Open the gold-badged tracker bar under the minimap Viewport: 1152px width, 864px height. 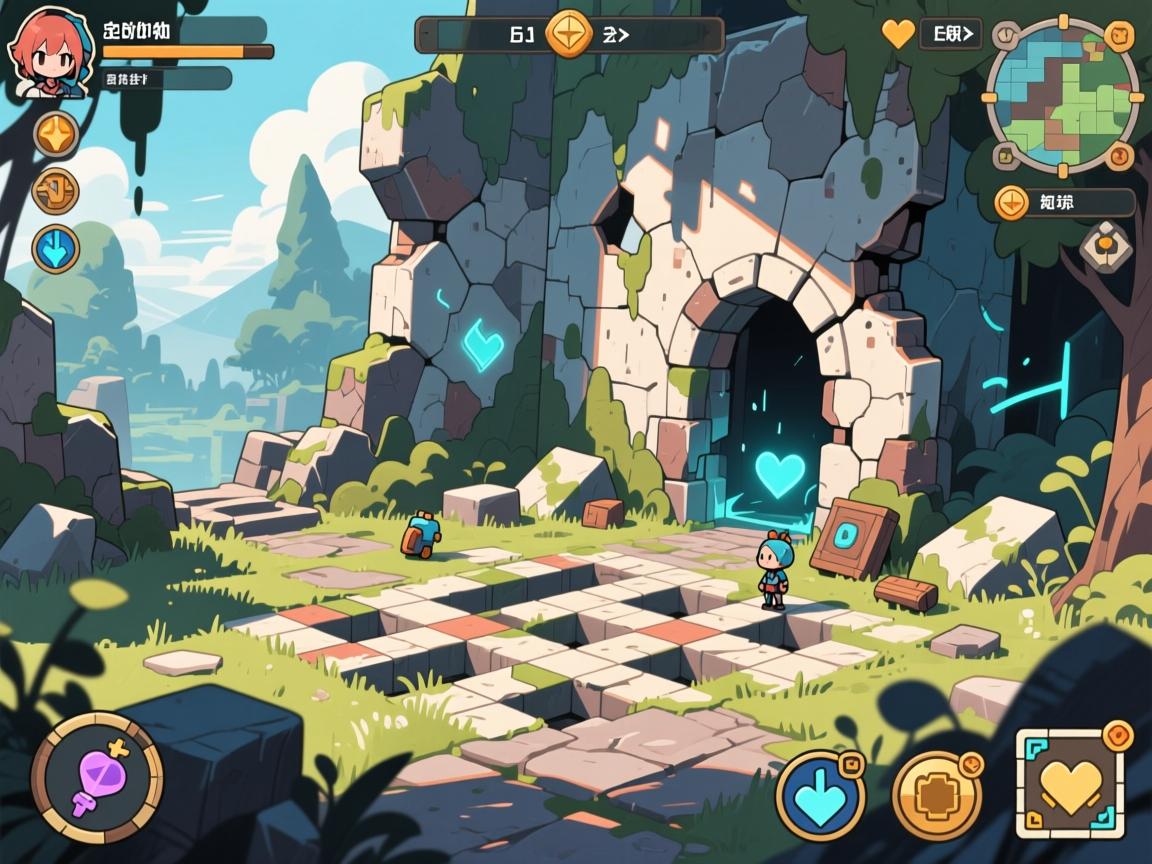pos(1064,203)
